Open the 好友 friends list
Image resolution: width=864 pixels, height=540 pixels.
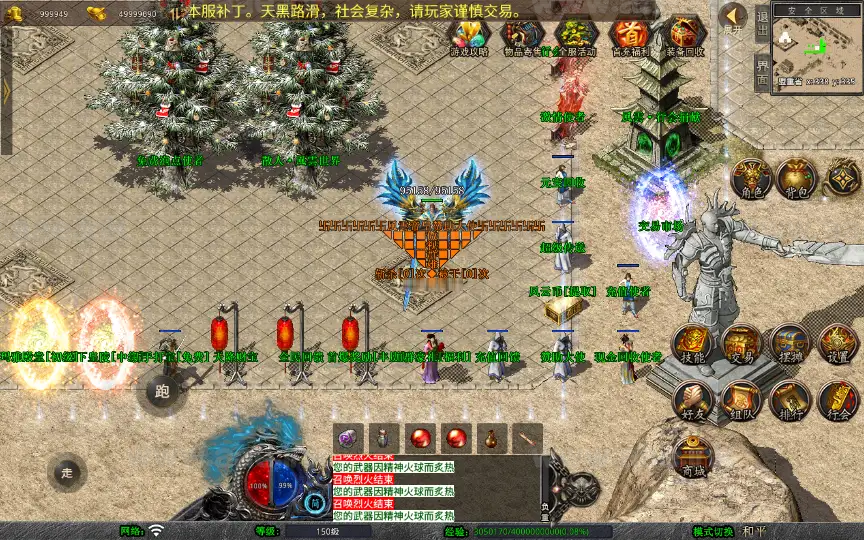pos(692,400)
